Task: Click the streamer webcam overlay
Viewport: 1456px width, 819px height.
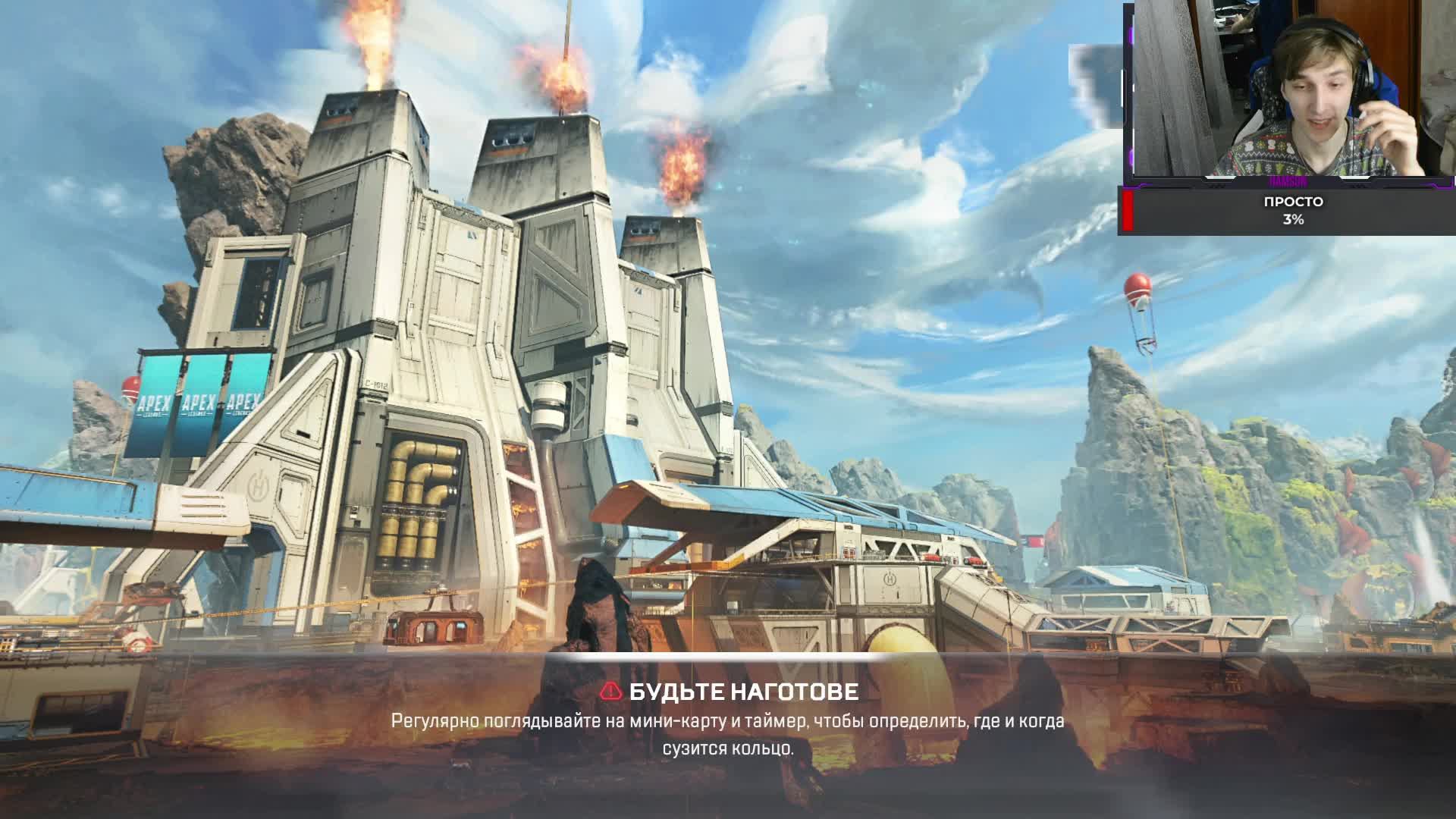Action: [x=1289, y=91]
